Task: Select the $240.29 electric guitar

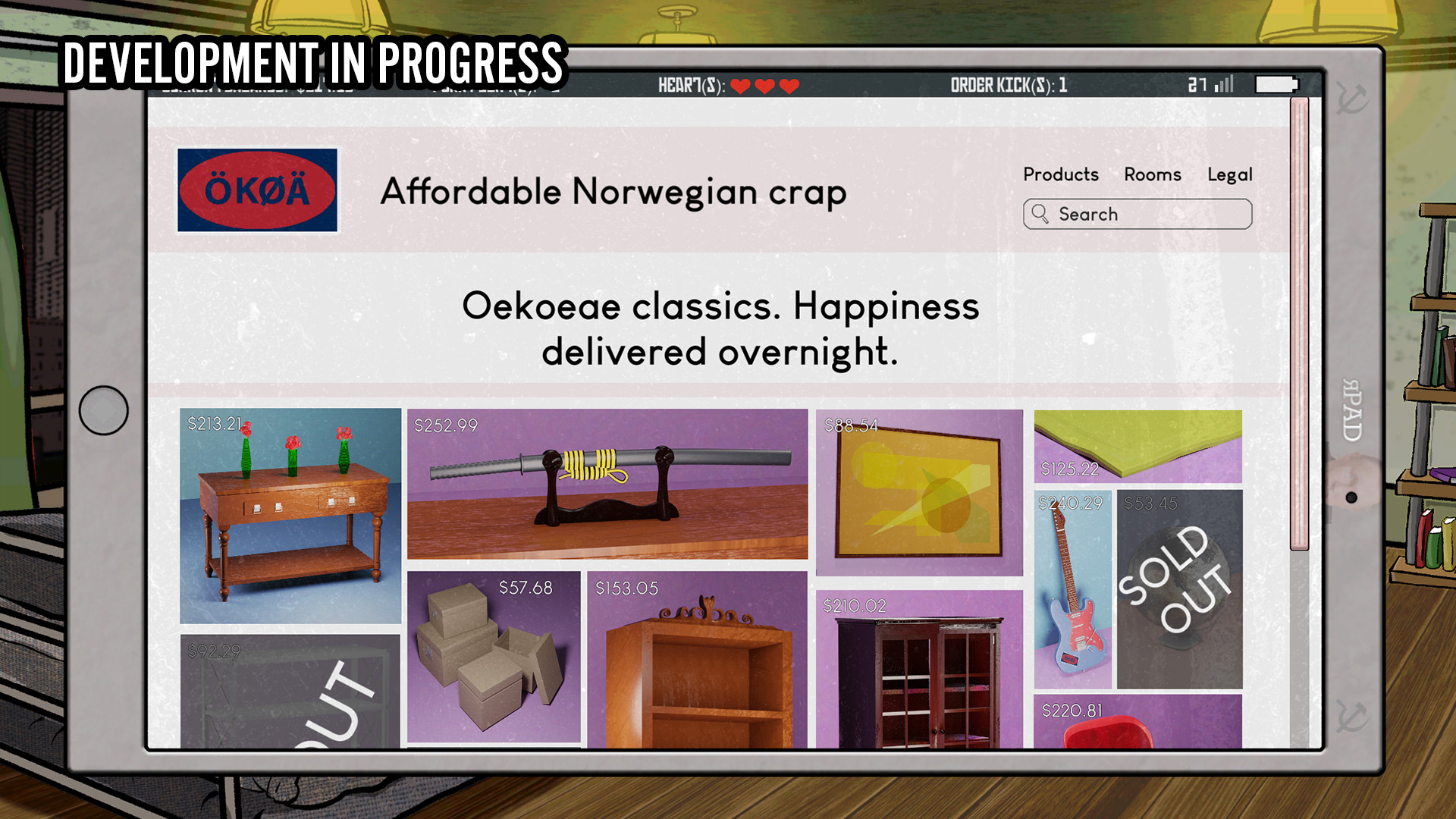Action: click(x=1072, y=591)
